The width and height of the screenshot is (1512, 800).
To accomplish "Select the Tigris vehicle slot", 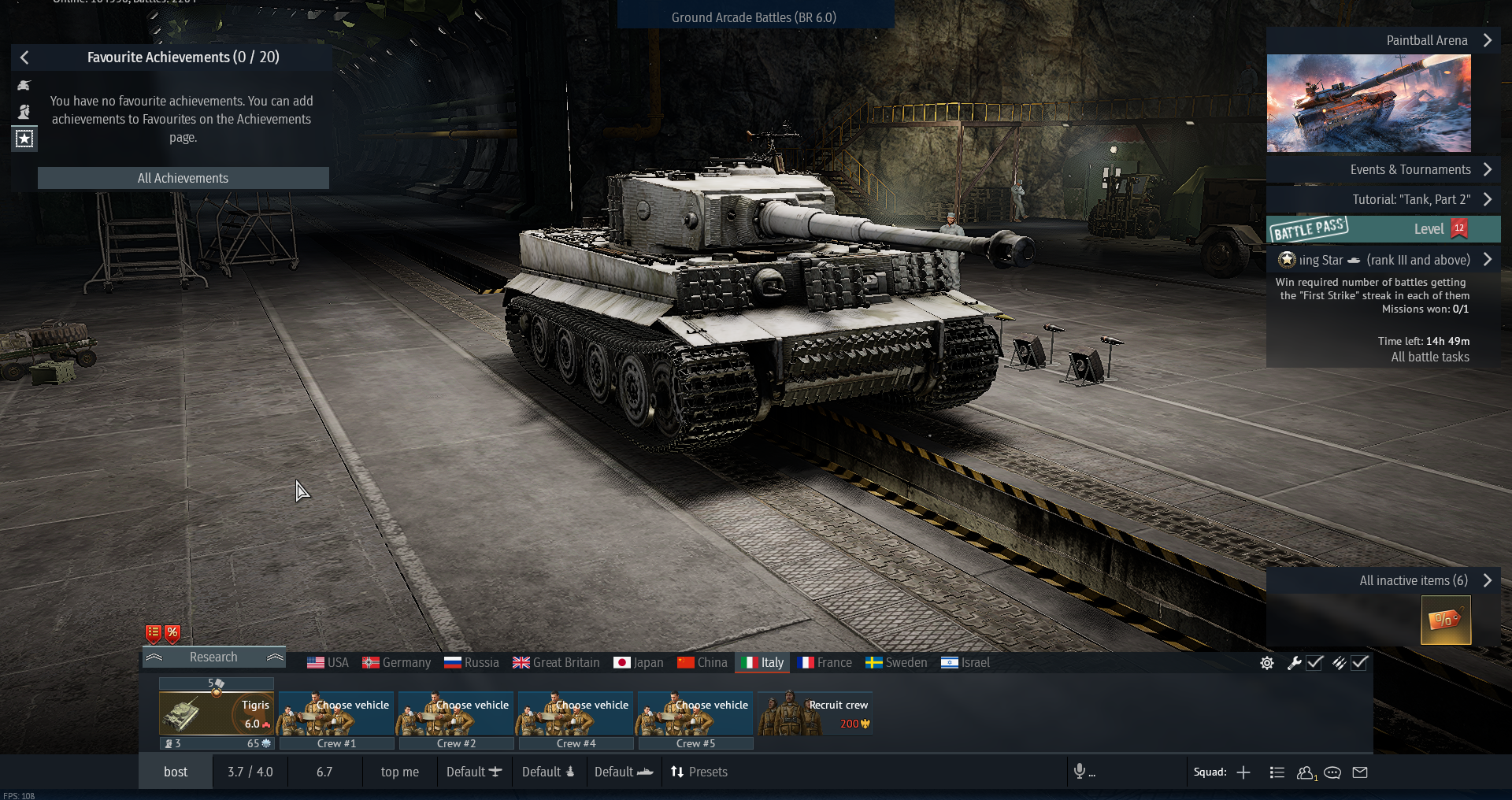I will point(216,714).
